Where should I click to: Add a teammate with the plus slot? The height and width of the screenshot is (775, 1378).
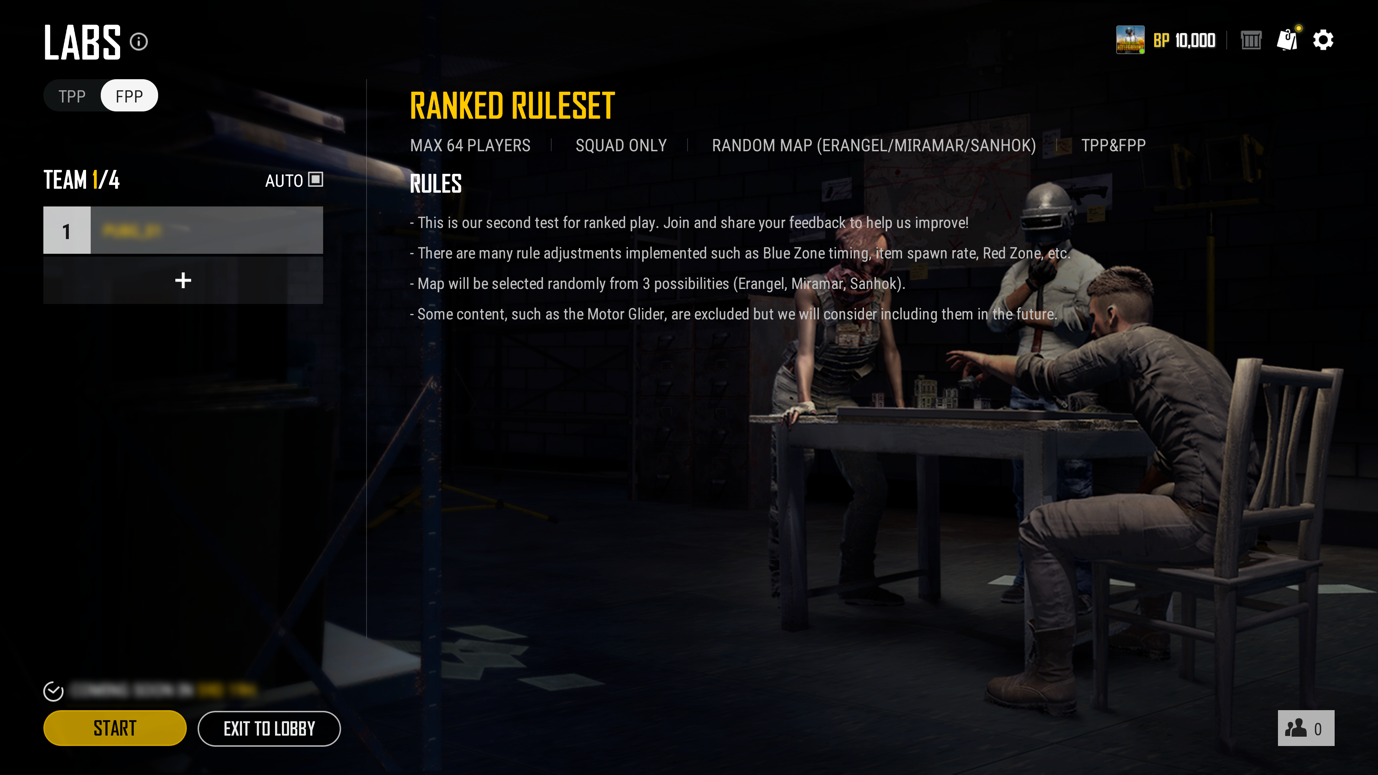click(183, 281)
